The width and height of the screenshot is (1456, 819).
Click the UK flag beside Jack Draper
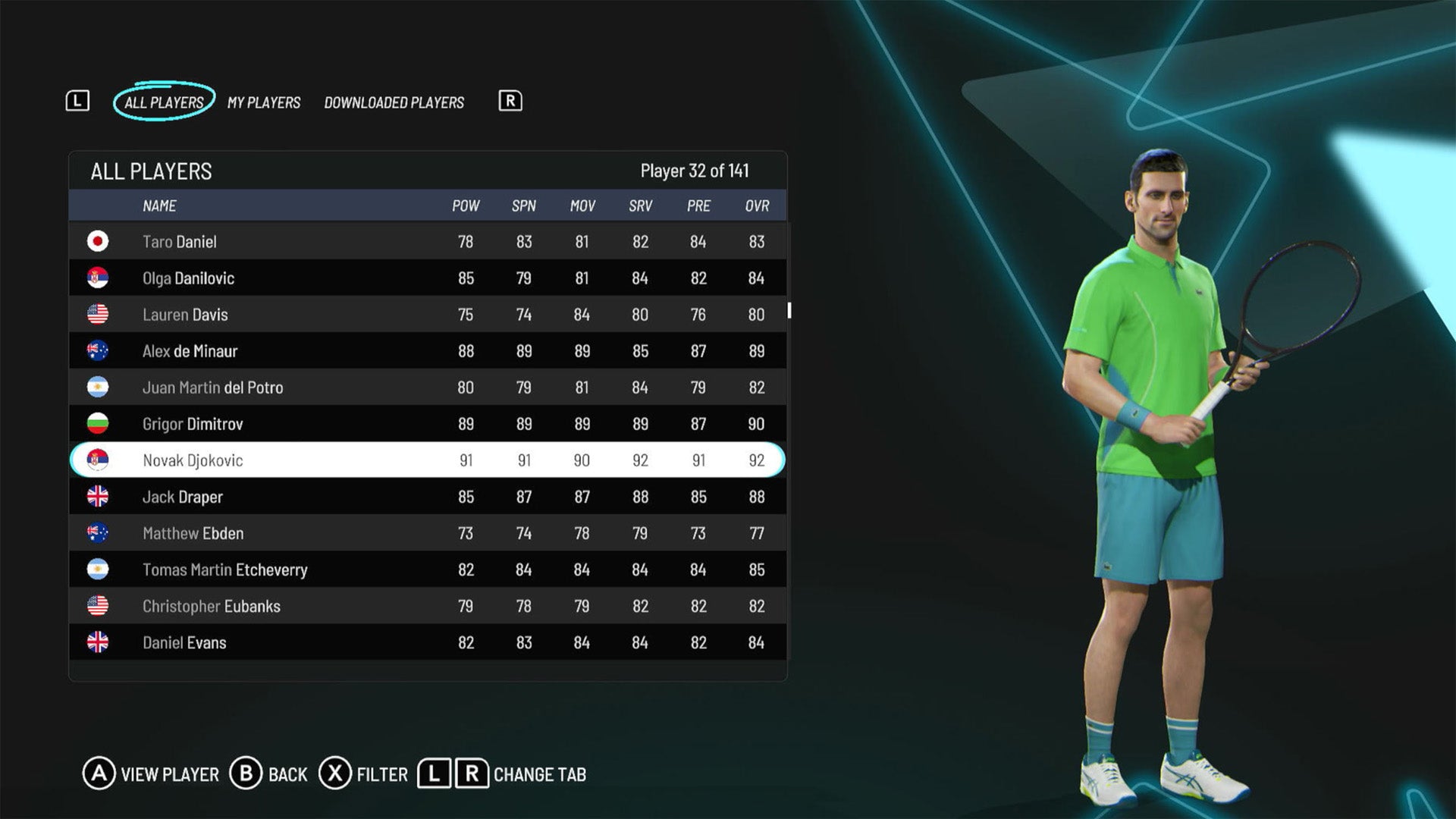pos(98,496)
